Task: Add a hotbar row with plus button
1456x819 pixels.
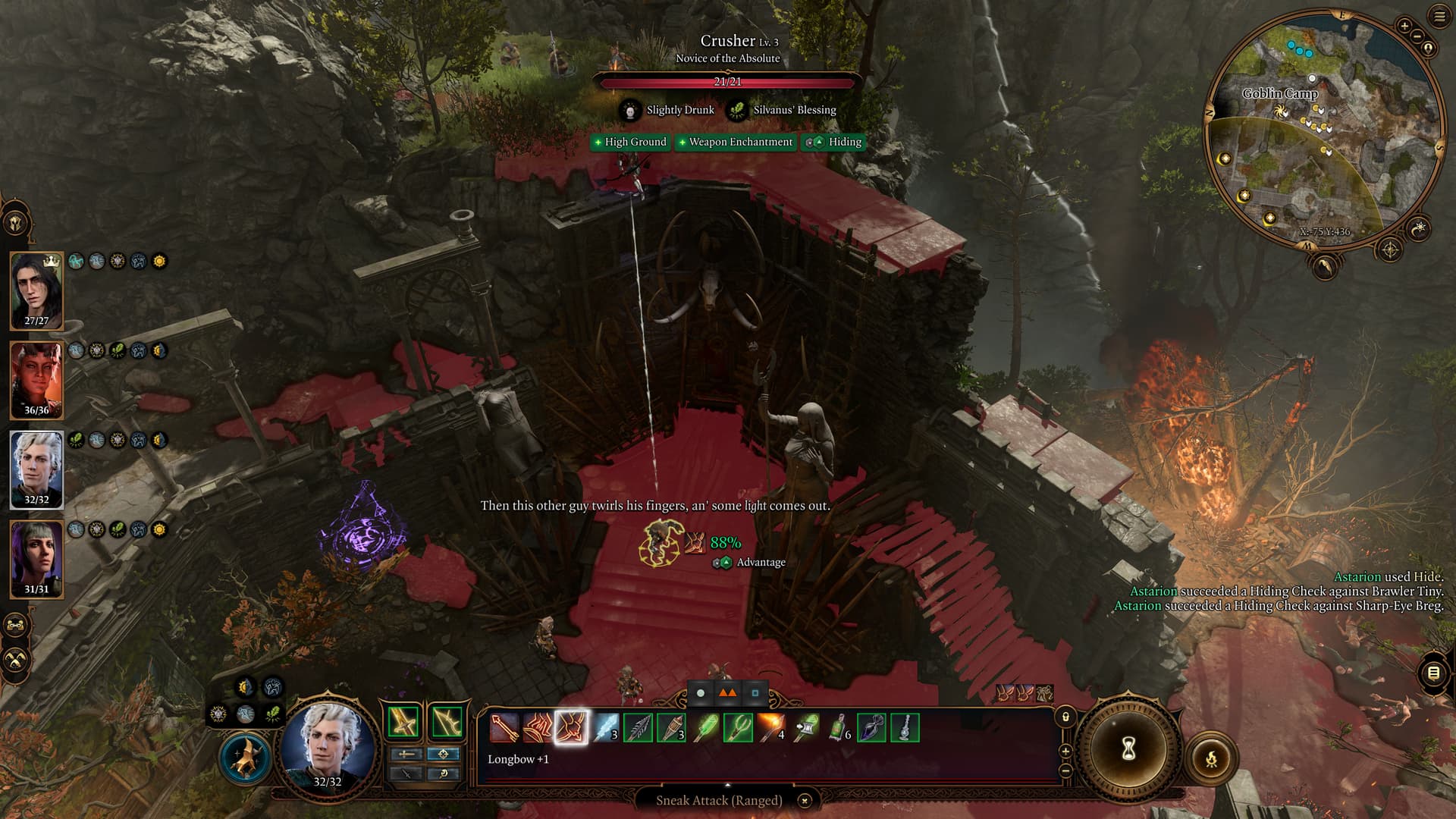Action: [1065, 752]
